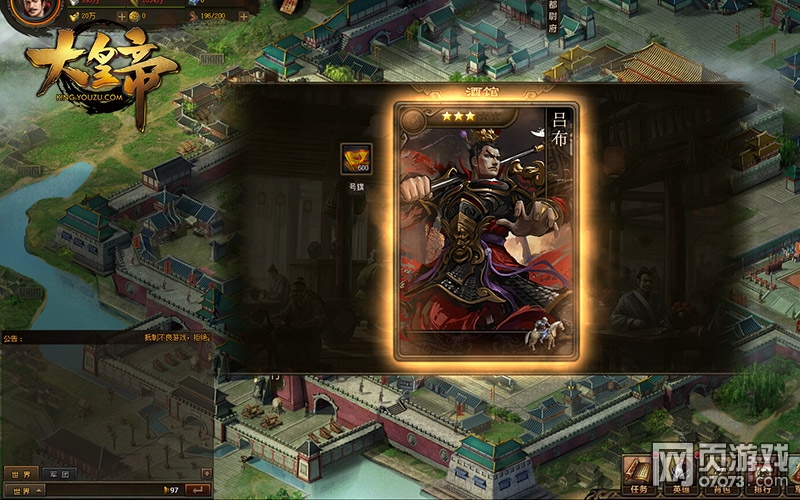This screenshot has width=800, height=500.
Task: Open the 世界 chat channel dropdown
Action: (x=23, y=490)
